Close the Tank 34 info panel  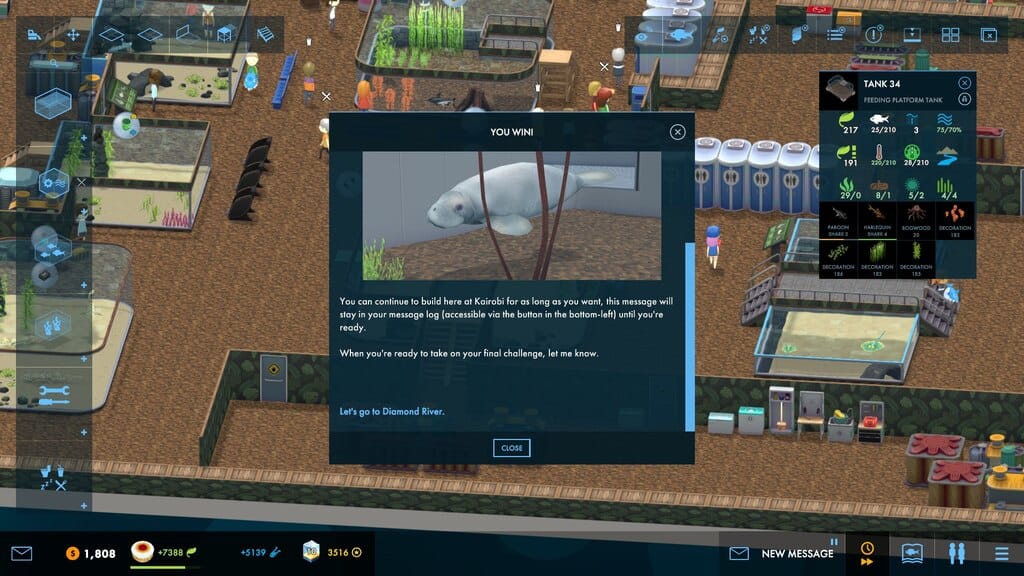pos(964,84)
